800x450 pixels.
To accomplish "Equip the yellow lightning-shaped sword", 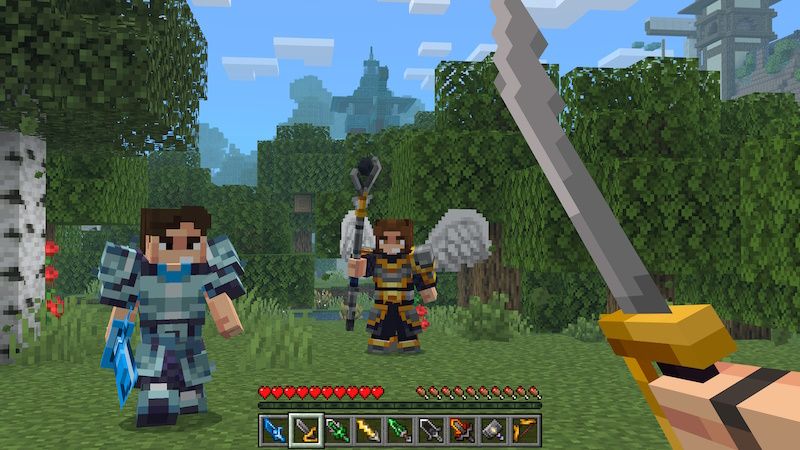I will pos(368,430).
